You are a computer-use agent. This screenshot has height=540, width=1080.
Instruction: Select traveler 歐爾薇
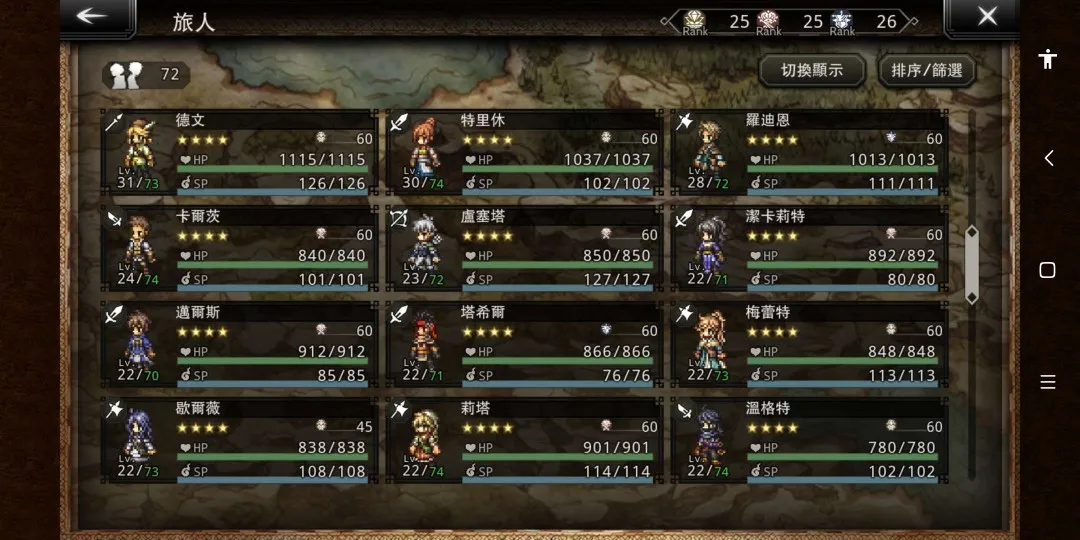(x=240, y=440)
